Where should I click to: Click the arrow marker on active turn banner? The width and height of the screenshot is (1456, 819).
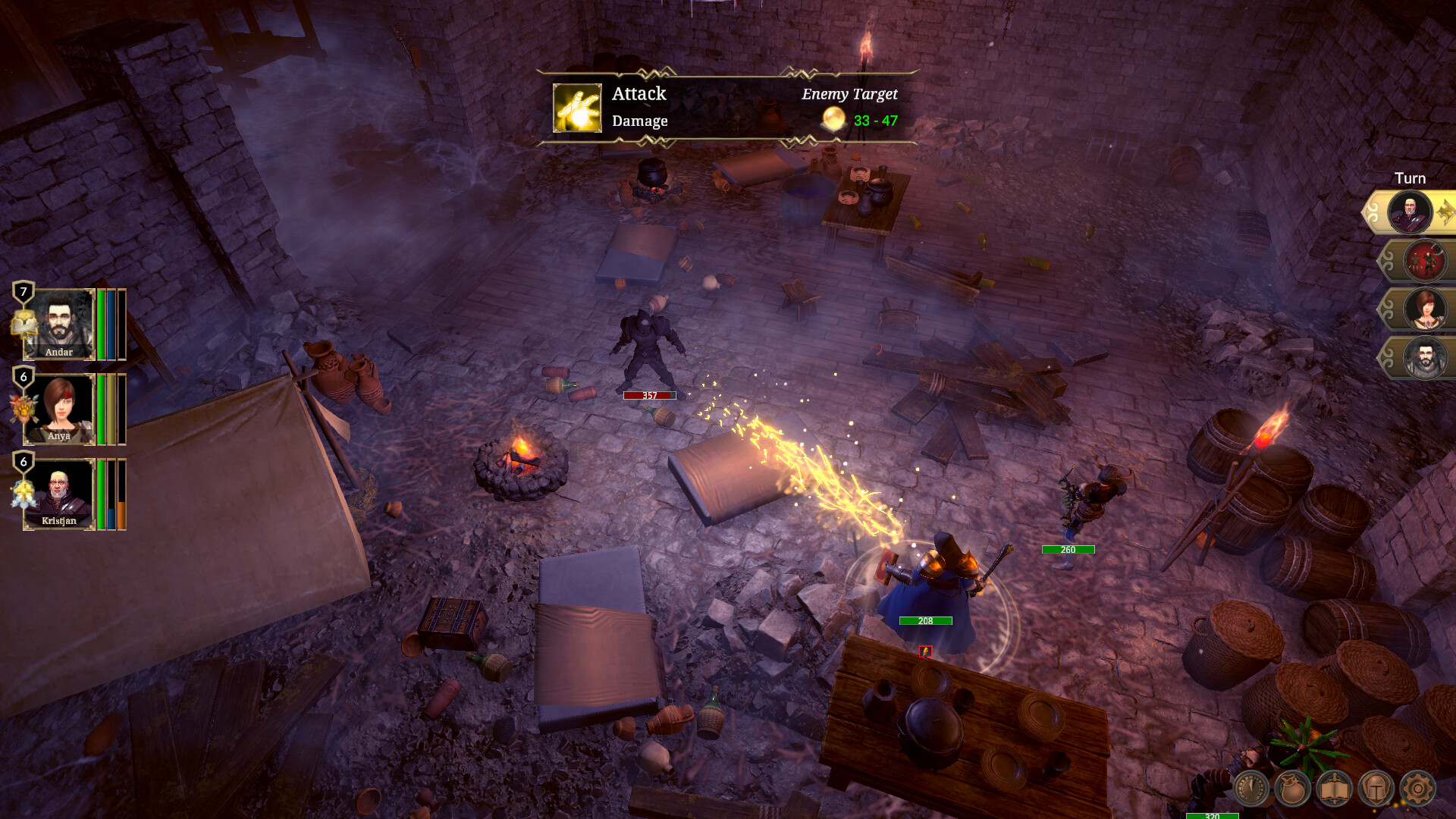pyautogui.click(x=1446, y=212)
